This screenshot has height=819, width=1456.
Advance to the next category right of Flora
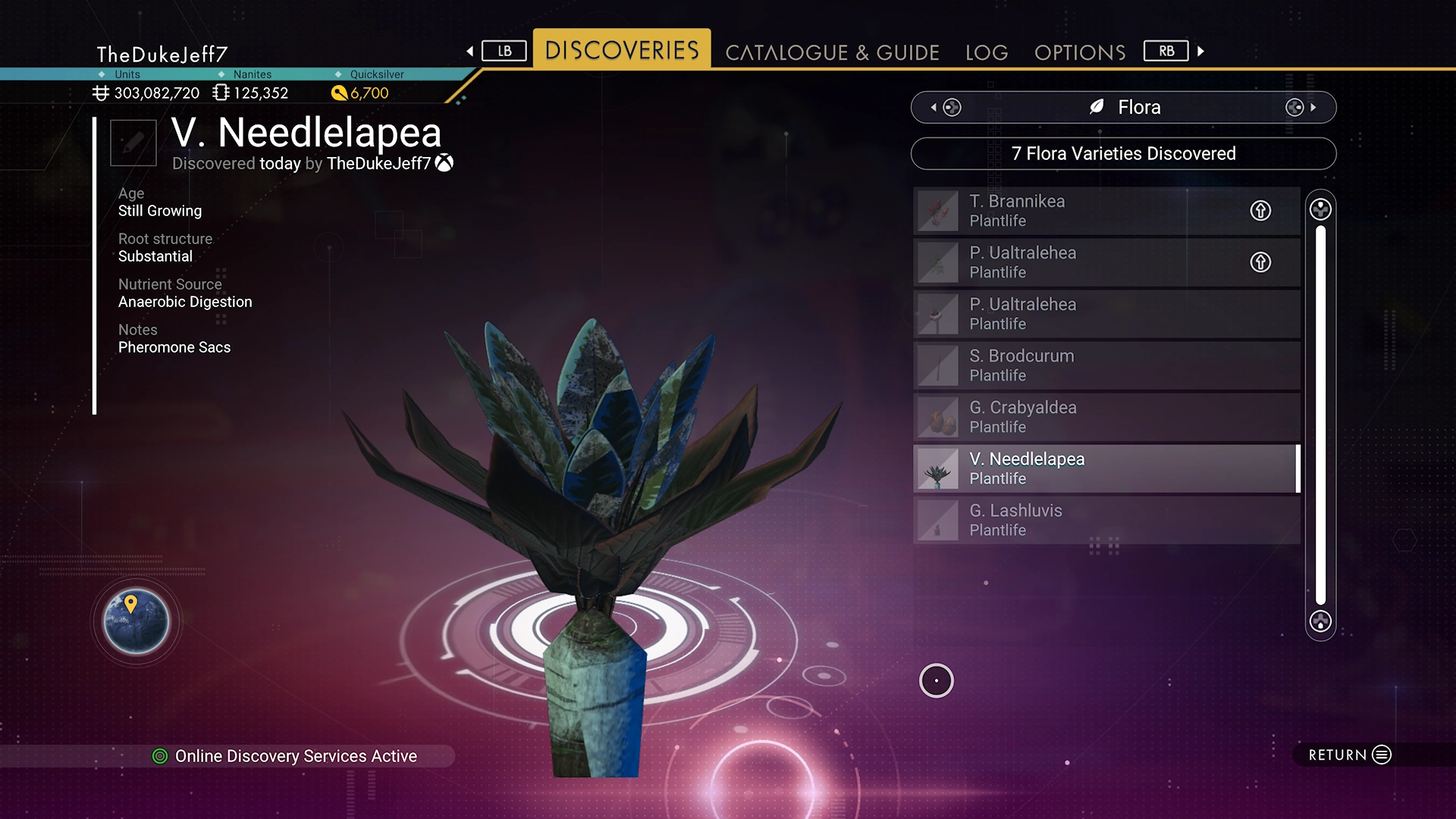1301,108
